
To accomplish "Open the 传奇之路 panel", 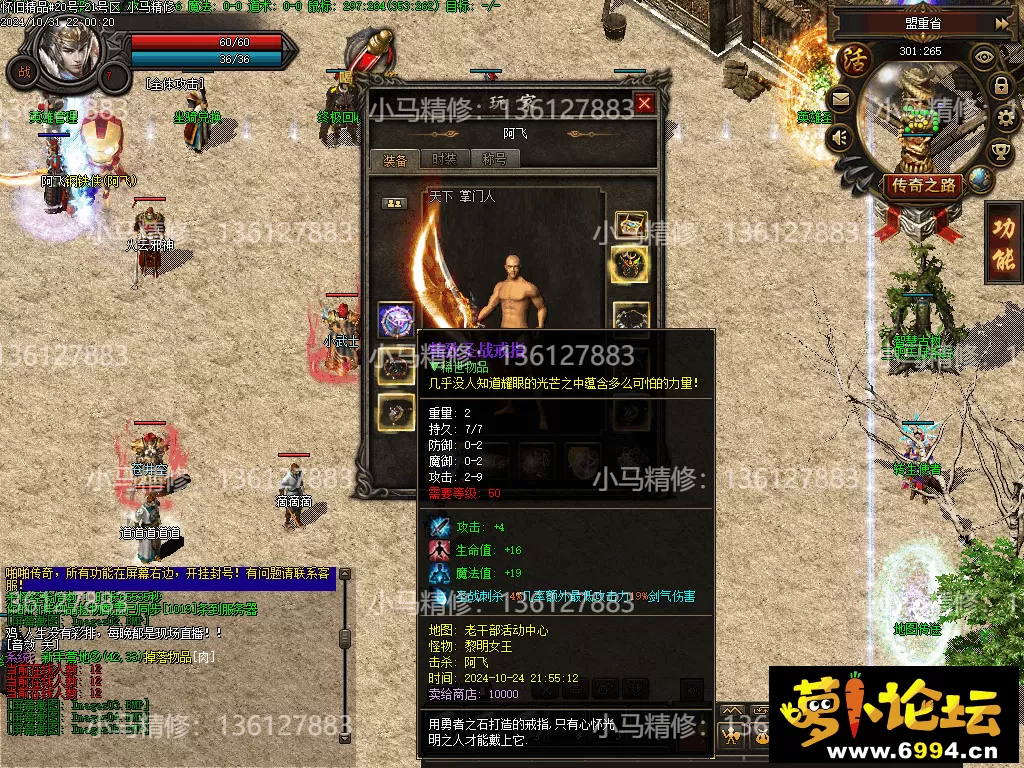I will point(921,185).
